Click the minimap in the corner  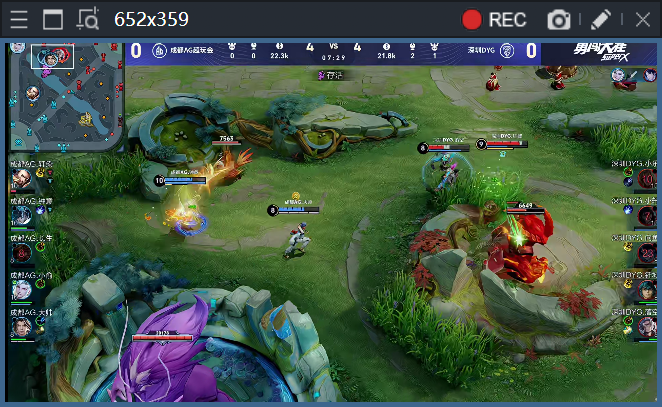[x=66, y=96]
